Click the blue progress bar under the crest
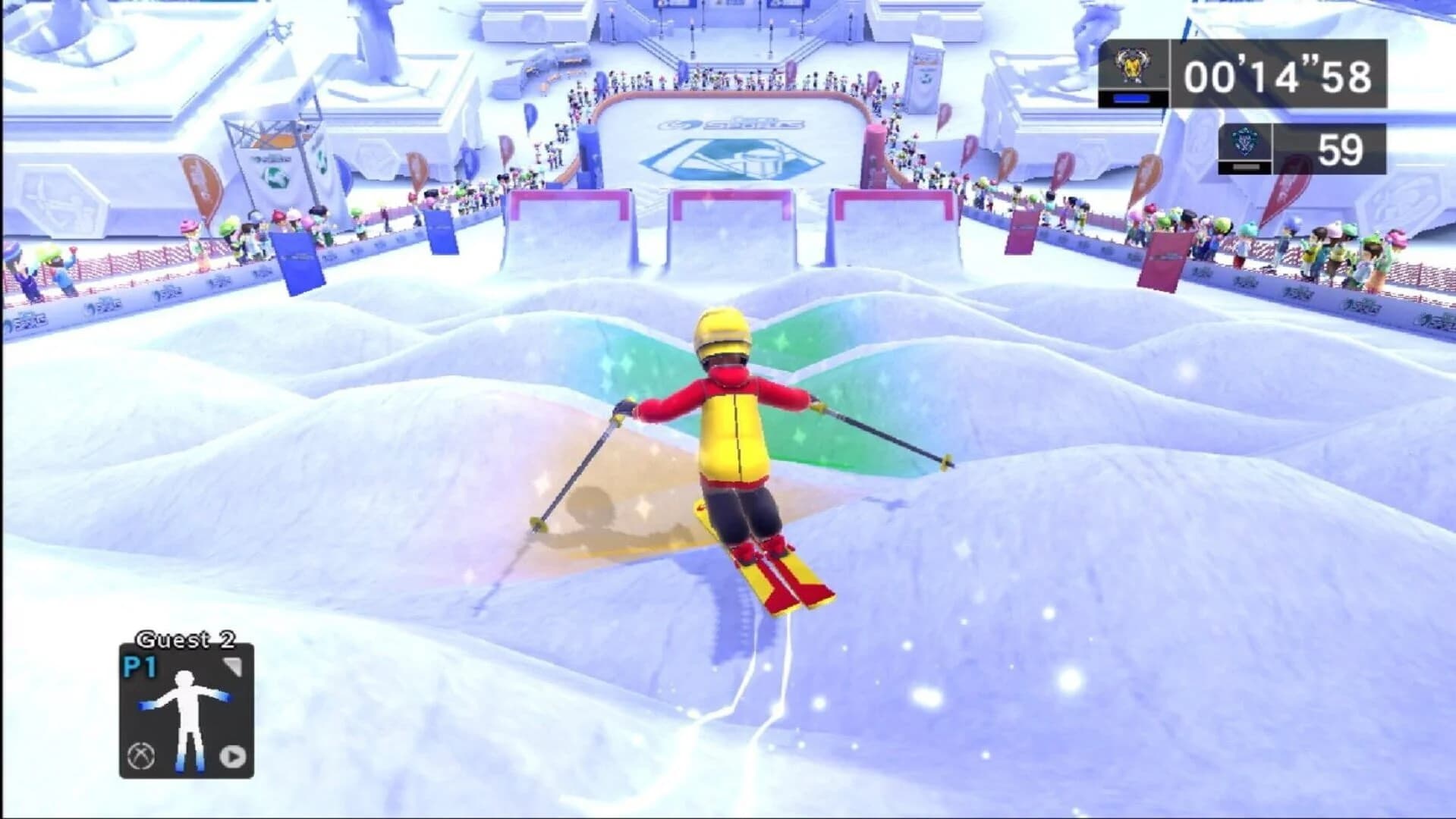Image resolution: width=1456 pixels, height=819 pixels. 1132,99
